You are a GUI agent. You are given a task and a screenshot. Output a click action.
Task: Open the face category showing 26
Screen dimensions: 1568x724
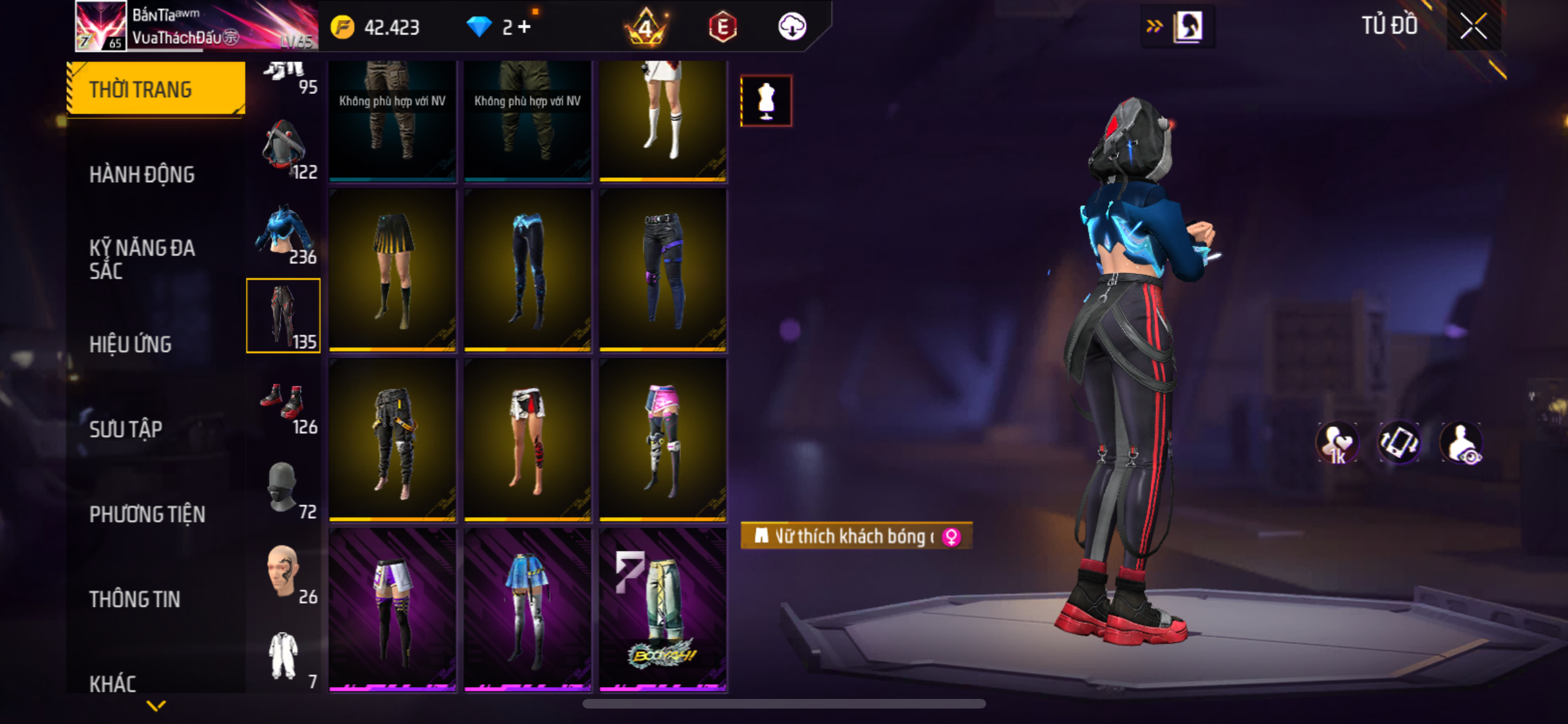283,573
